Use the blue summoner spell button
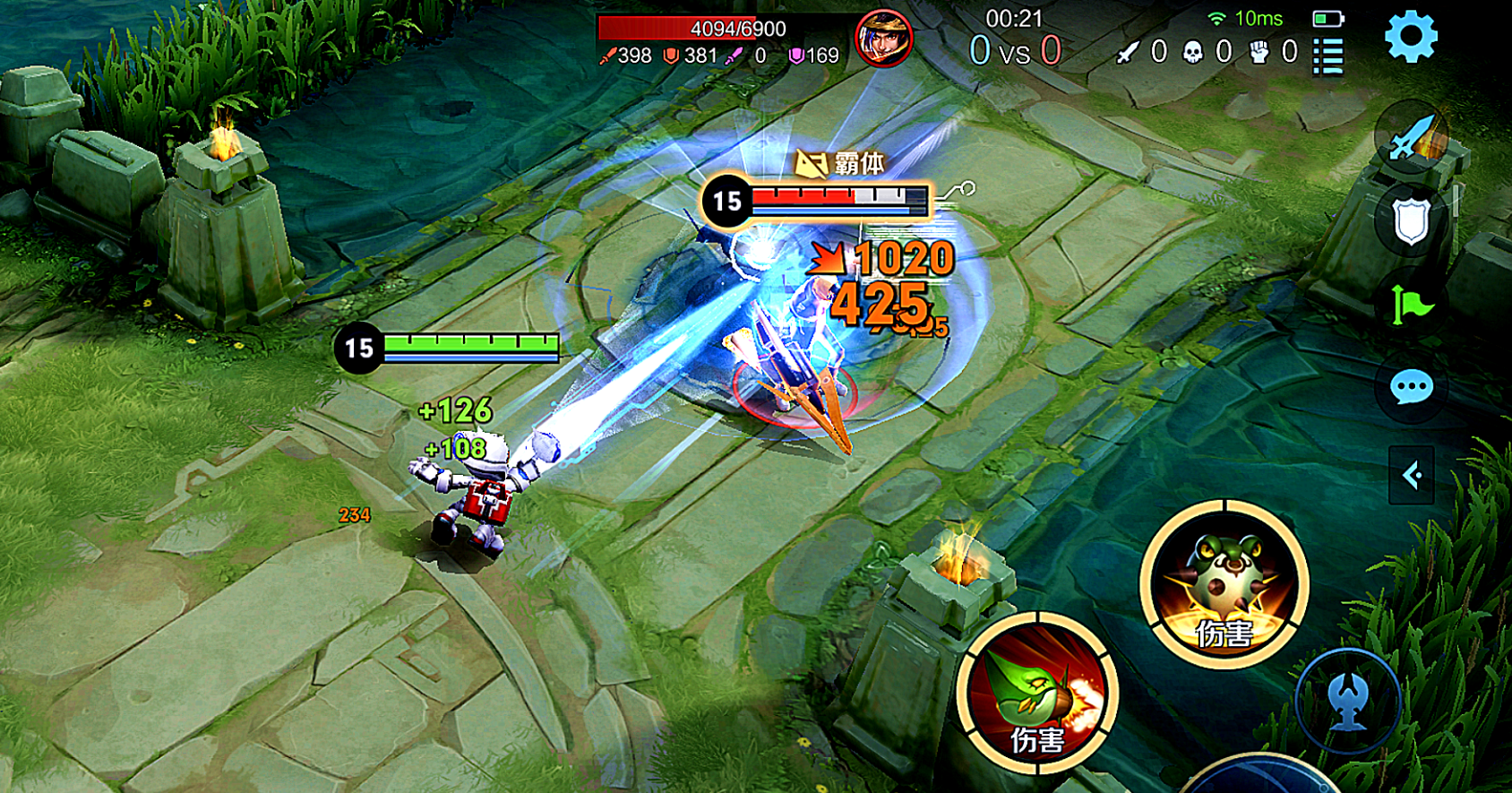The height and width of the screenshot is (793, 1512). click(x=1348, y=699)
